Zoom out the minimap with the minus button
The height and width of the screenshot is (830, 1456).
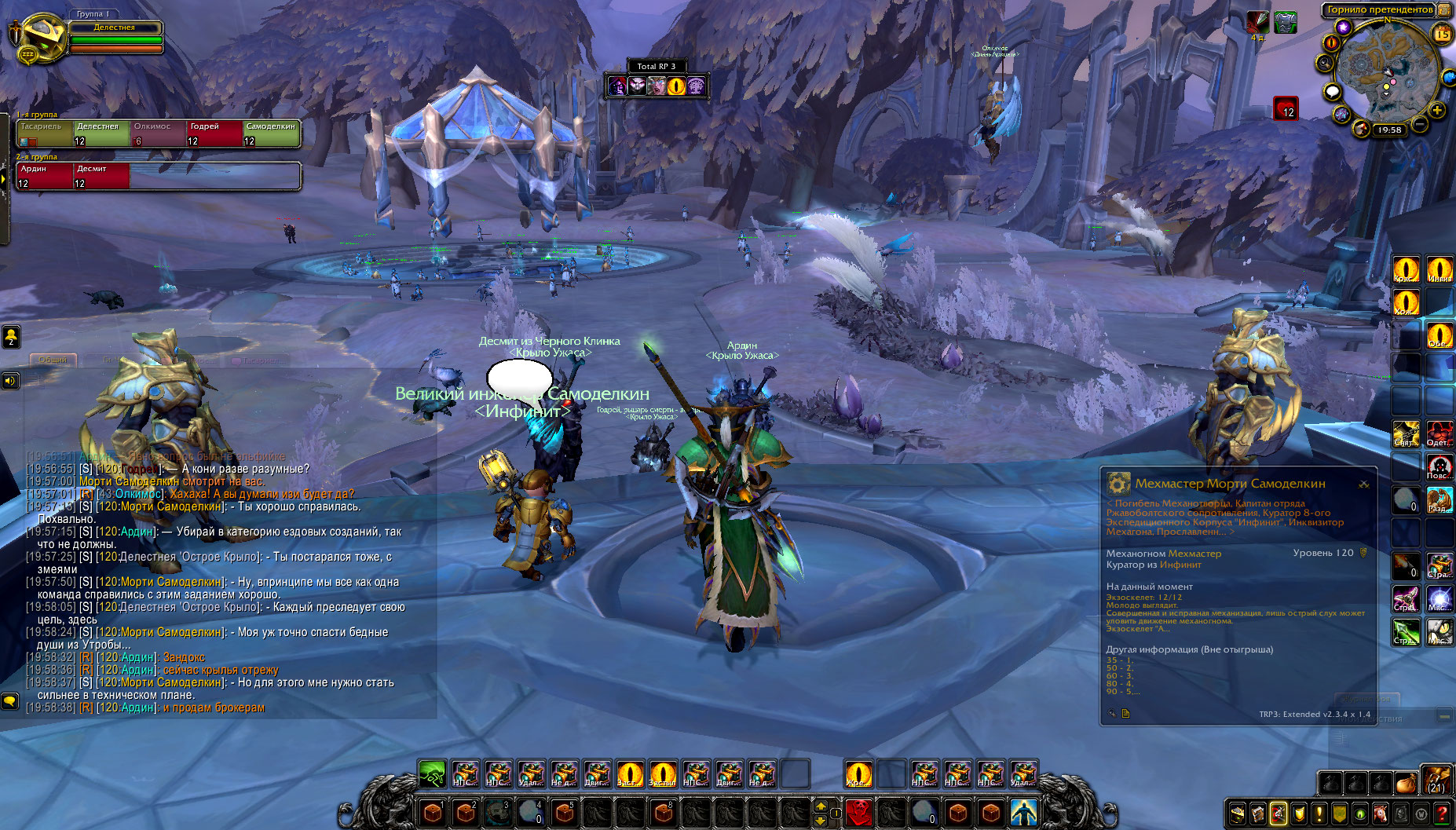(1420, 125)
